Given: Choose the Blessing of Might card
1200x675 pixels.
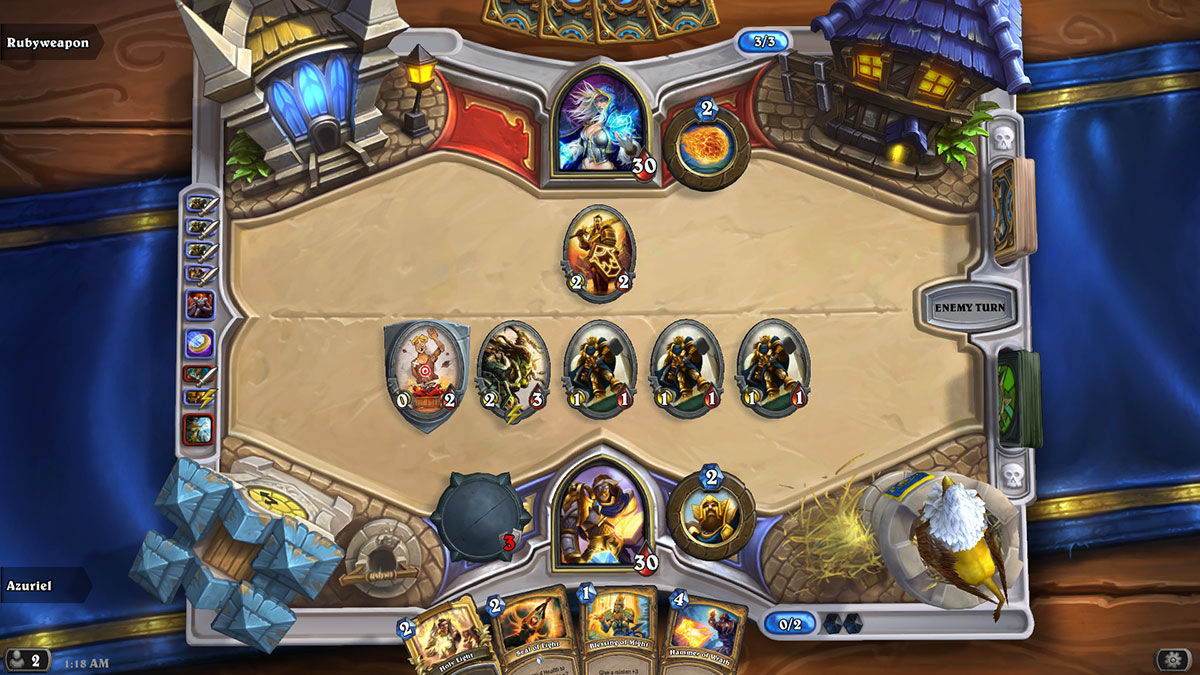Looking at the screenshot, I should [x=616, y=630].
